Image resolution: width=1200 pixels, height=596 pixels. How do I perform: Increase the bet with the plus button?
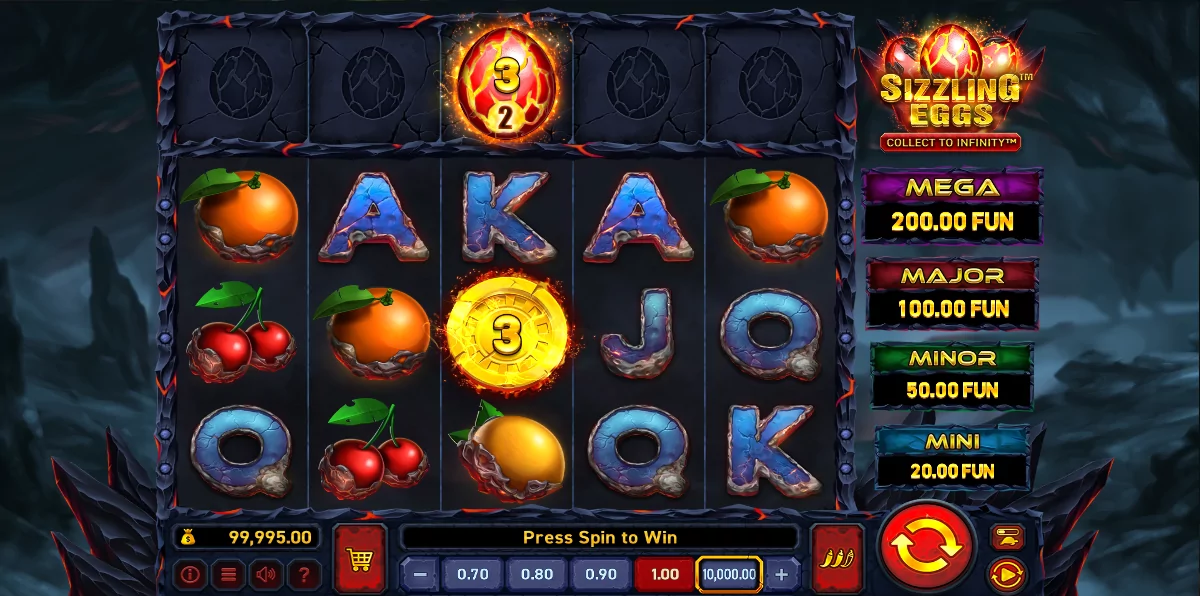(782, 575)
